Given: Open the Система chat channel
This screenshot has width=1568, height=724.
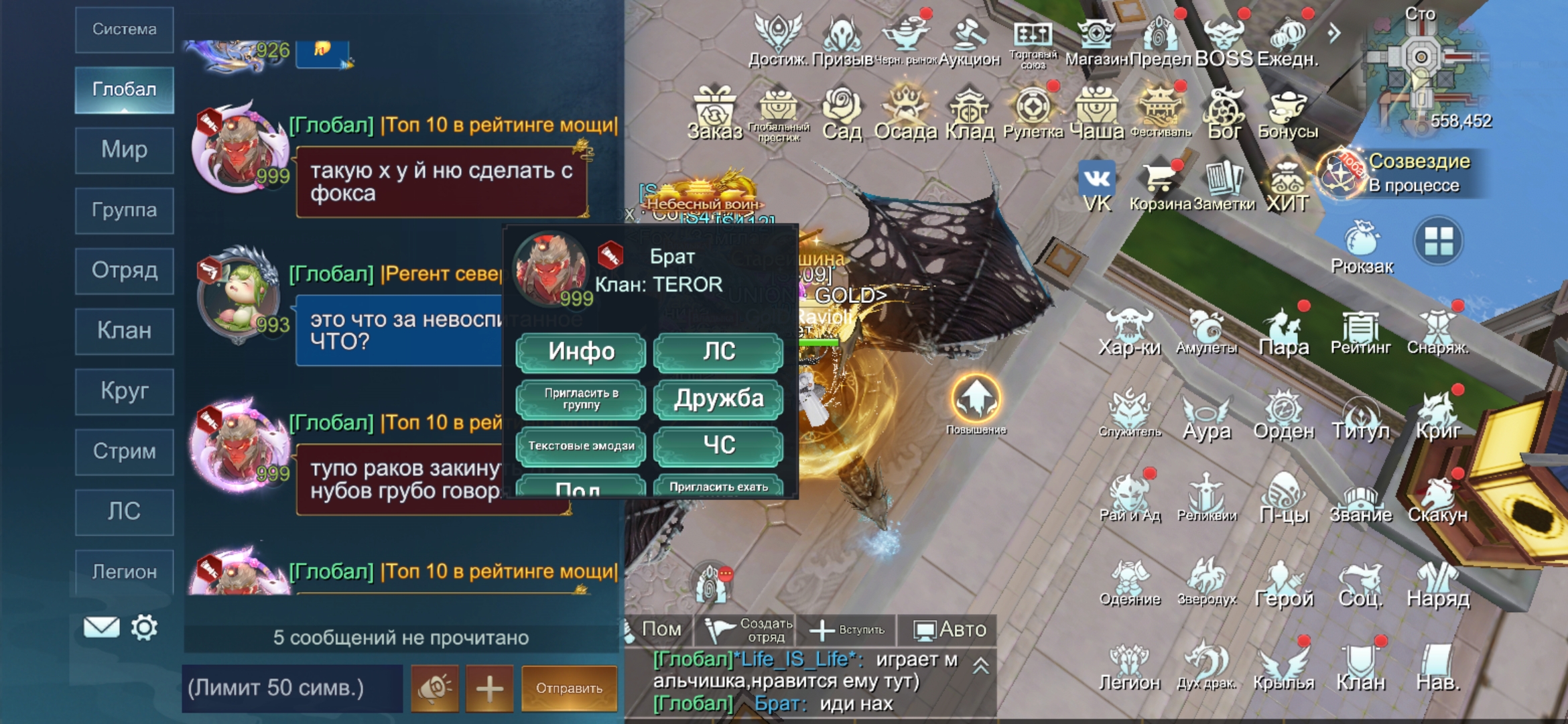Looking at the screenshot, I should pyautogui.click(x=125, y=29).
